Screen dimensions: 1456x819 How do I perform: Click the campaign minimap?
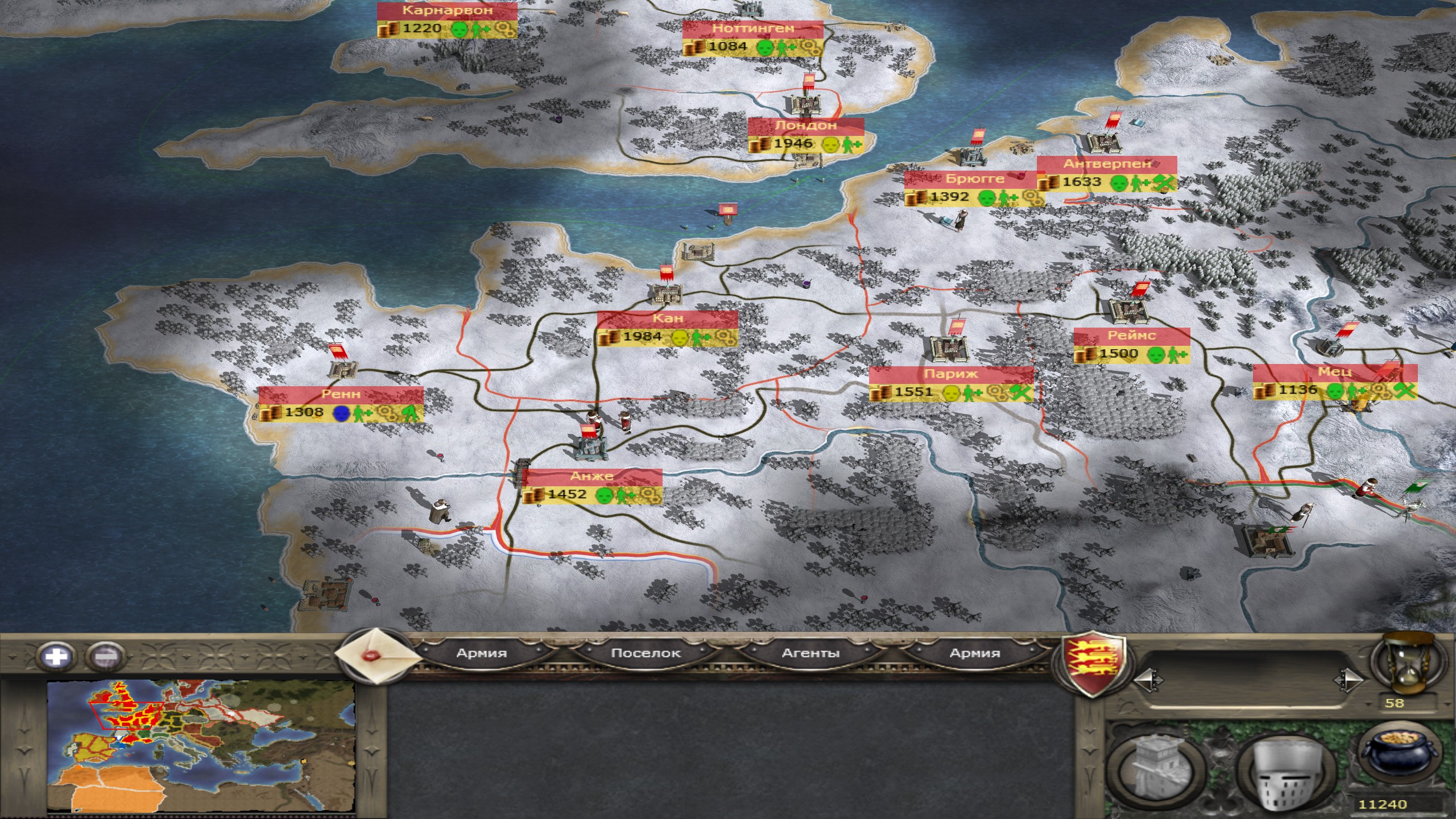coord(201,746)
